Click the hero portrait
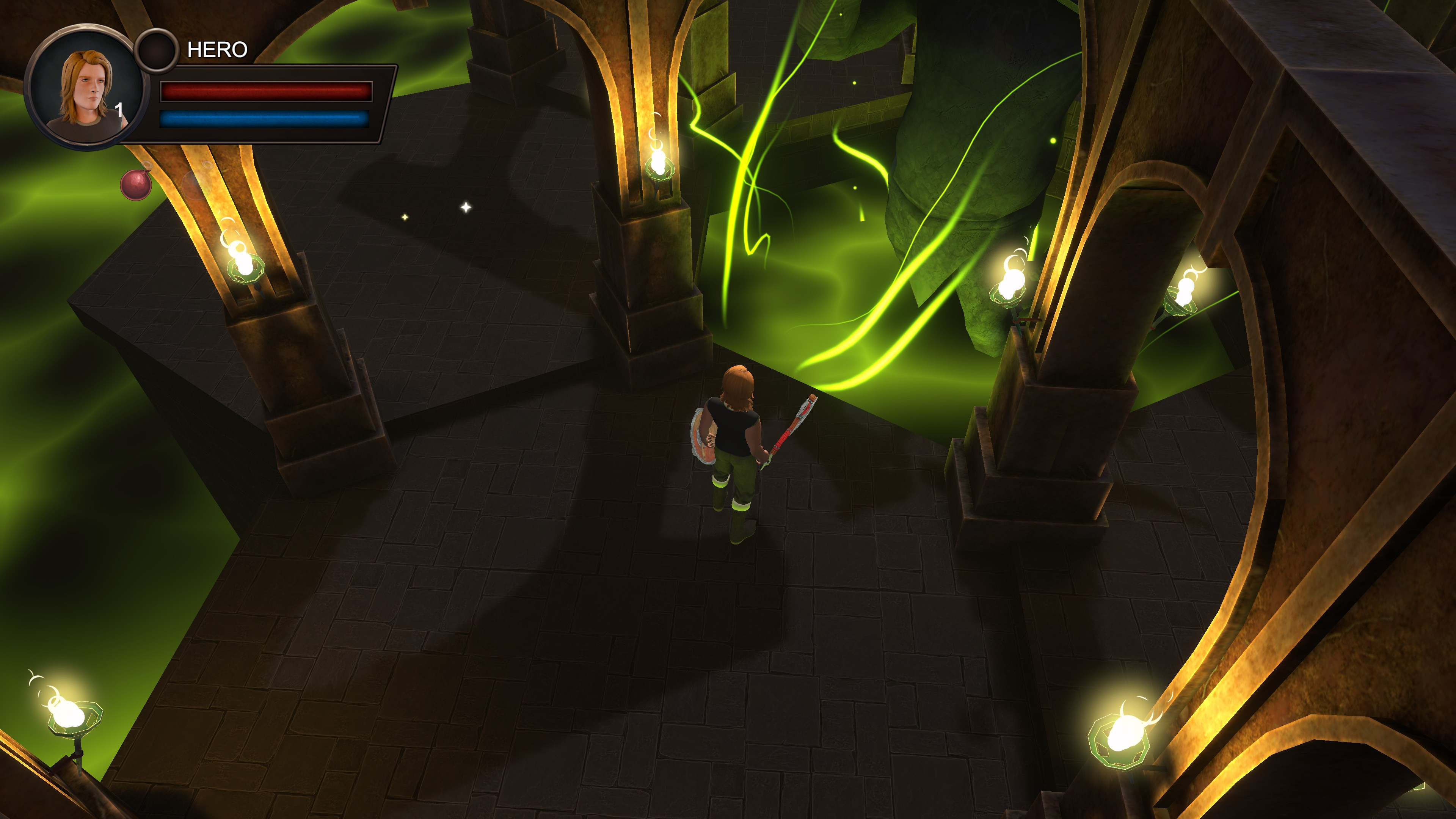 click(85, 88)
